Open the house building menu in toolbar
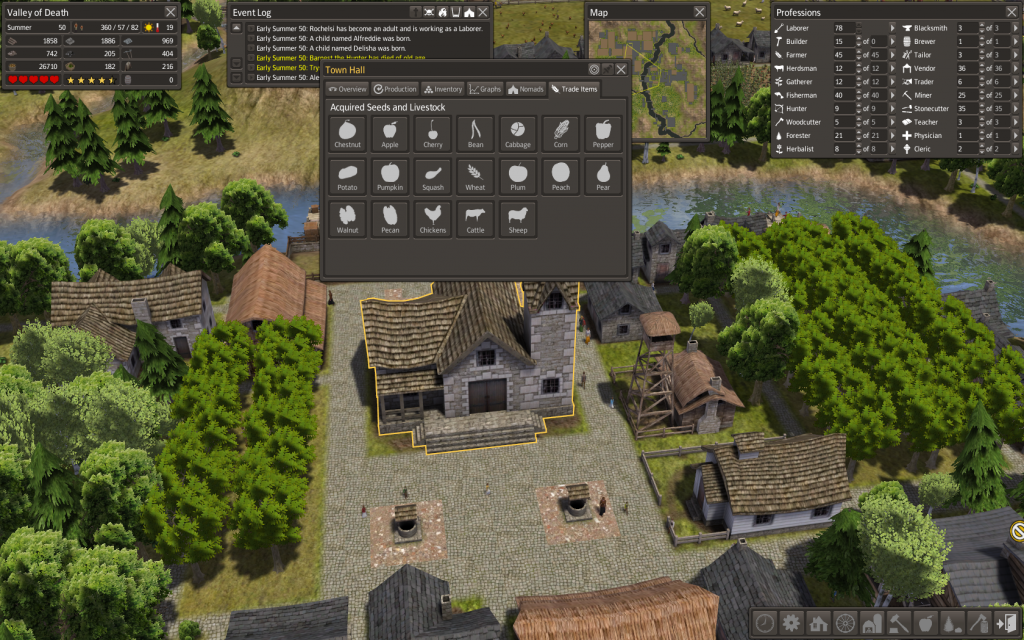 [817, 622]
